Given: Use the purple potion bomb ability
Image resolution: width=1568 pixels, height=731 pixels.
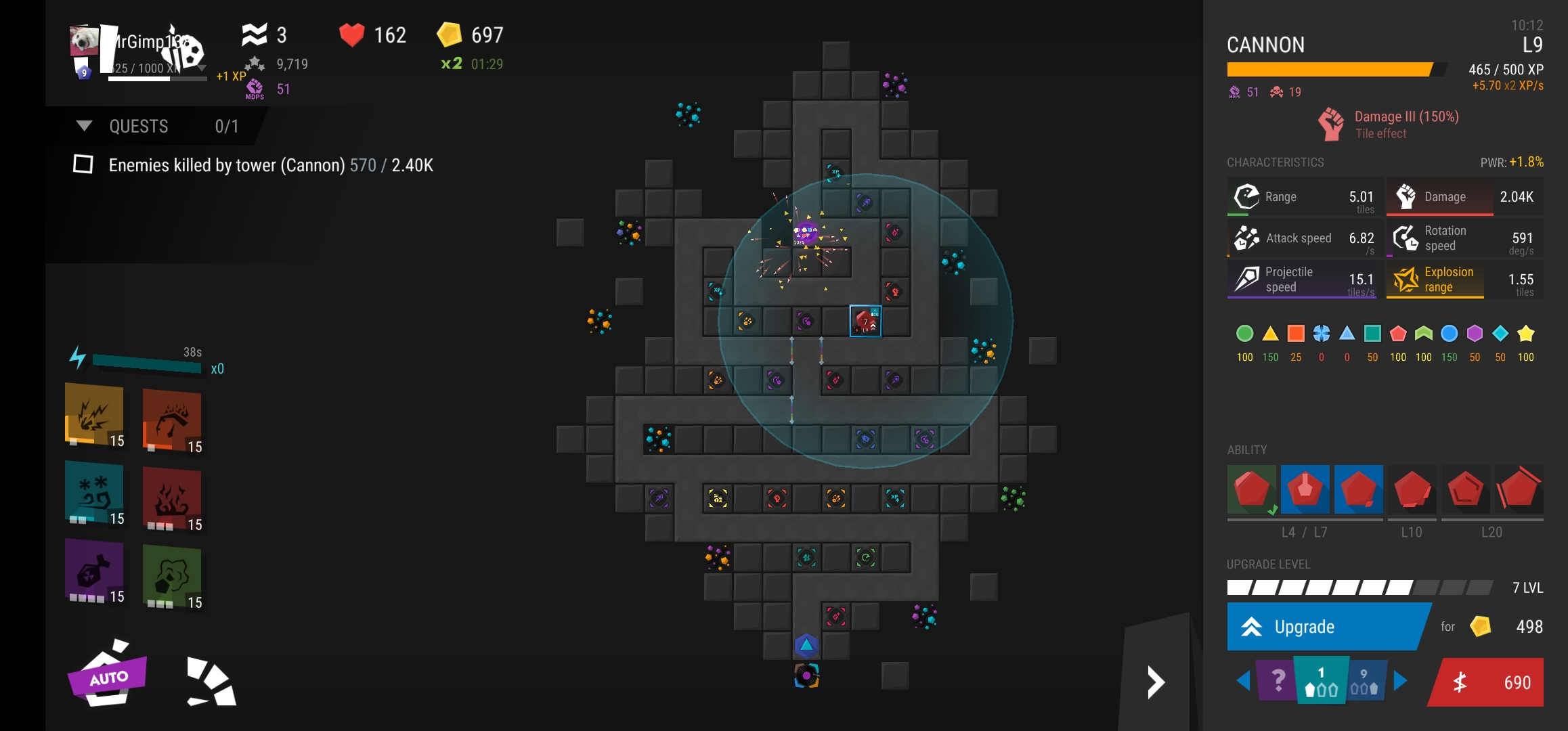Looking at the screenshot, I should click(94, 570).
